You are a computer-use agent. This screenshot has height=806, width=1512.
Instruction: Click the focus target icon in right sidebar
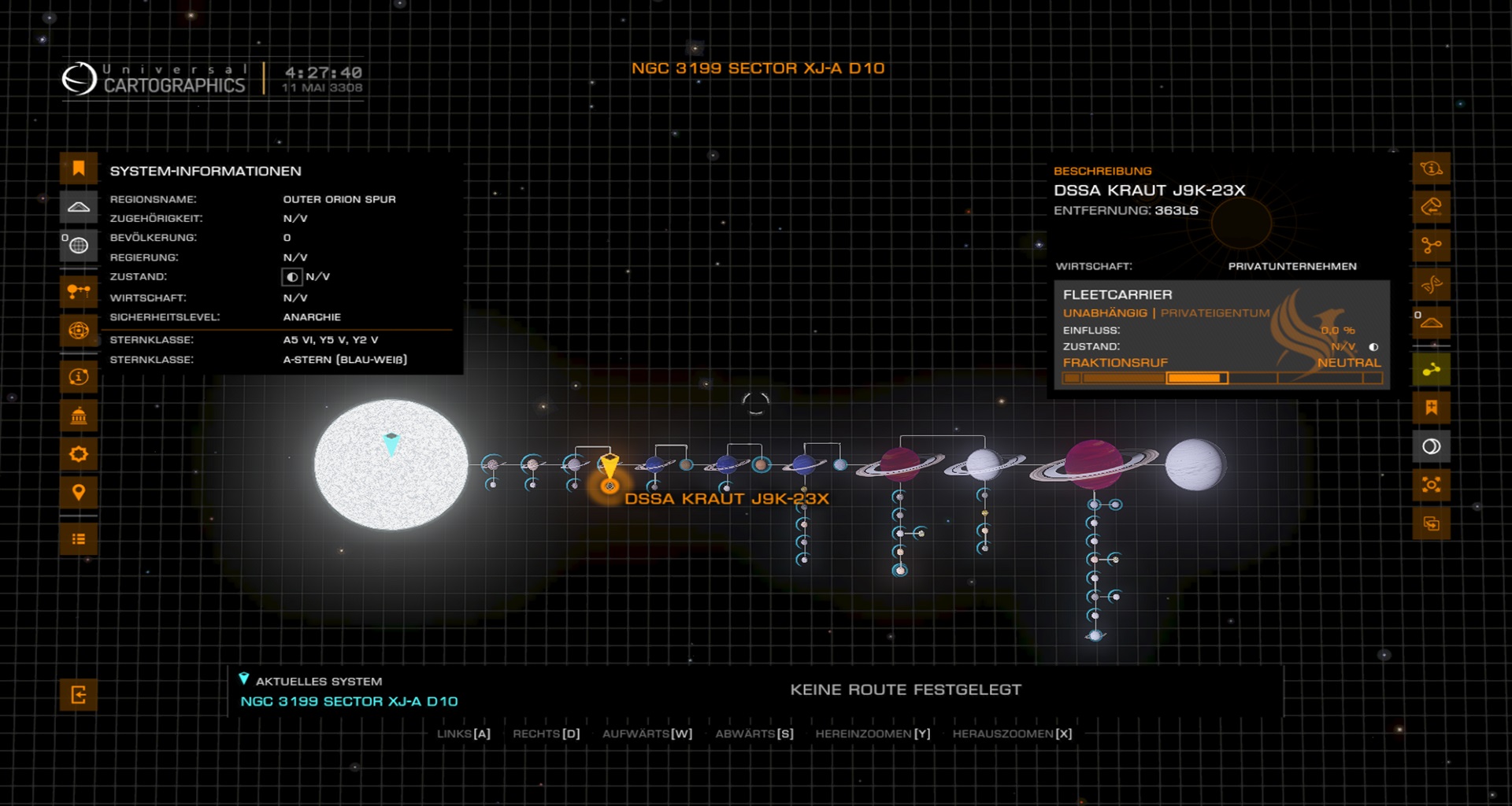tap(1431, 485)
